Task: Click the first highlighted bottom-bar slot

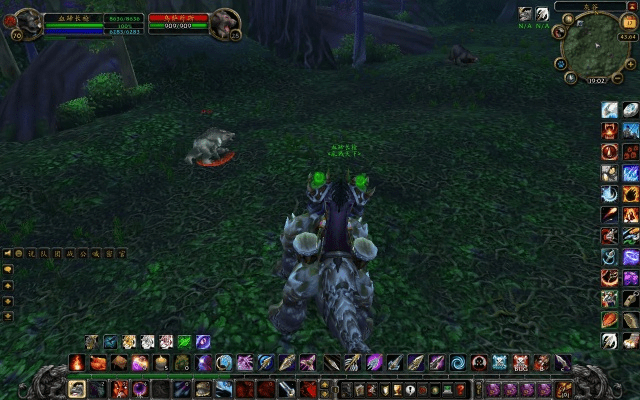Action: 76,388
